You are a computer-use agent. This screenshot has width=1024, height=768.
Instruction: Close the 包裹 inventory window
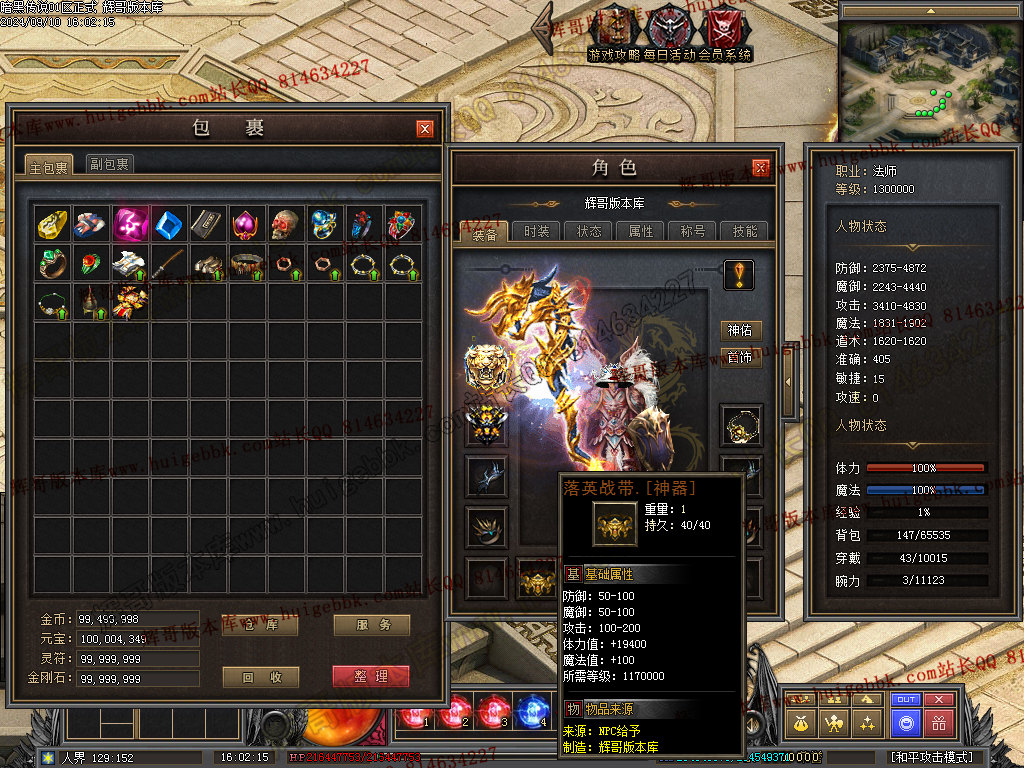tap(425, 128)
